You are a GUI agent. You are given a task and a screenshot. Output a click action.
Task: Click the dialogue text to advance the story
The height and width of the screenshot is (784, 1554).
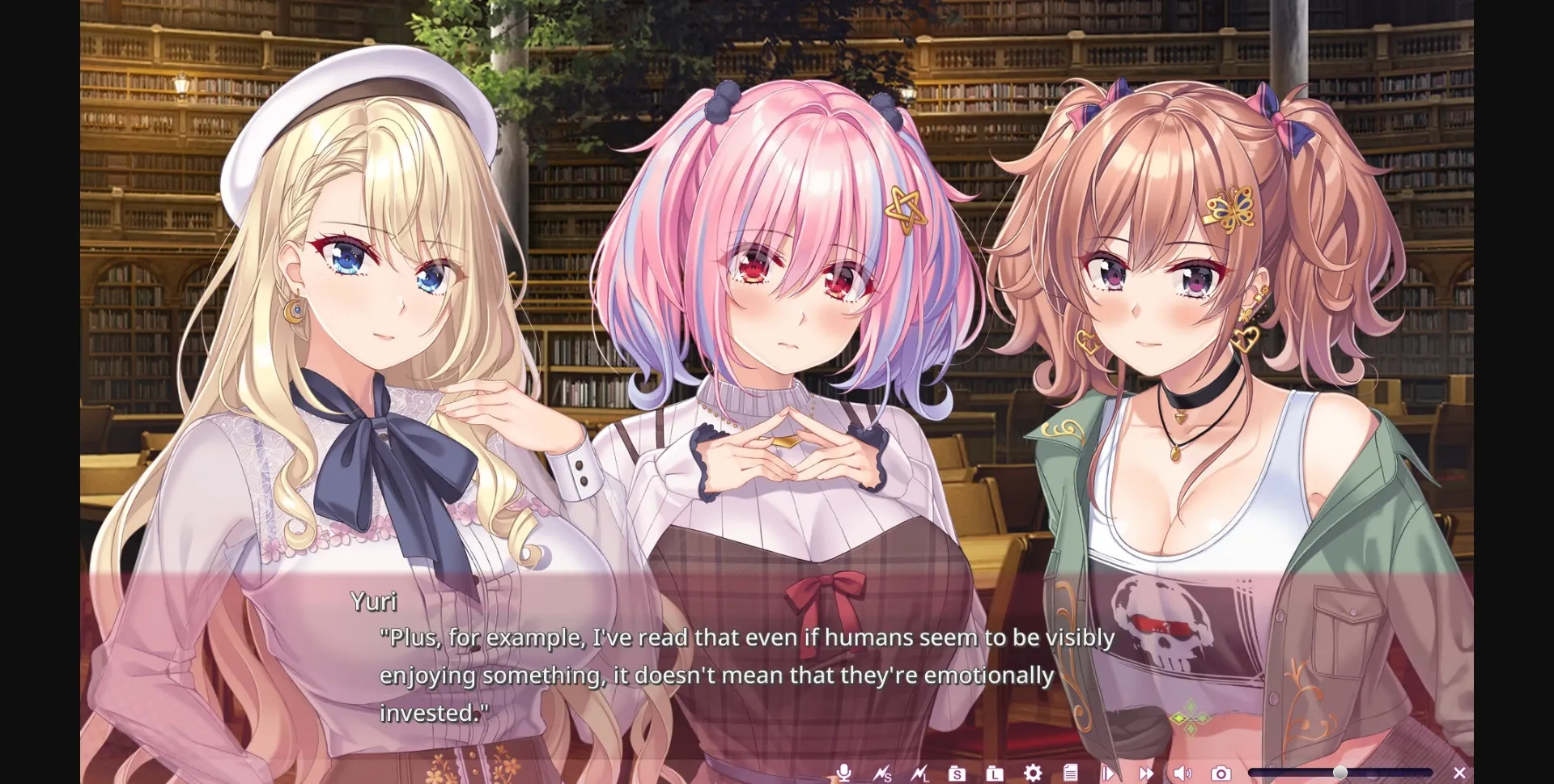(745, 673)
